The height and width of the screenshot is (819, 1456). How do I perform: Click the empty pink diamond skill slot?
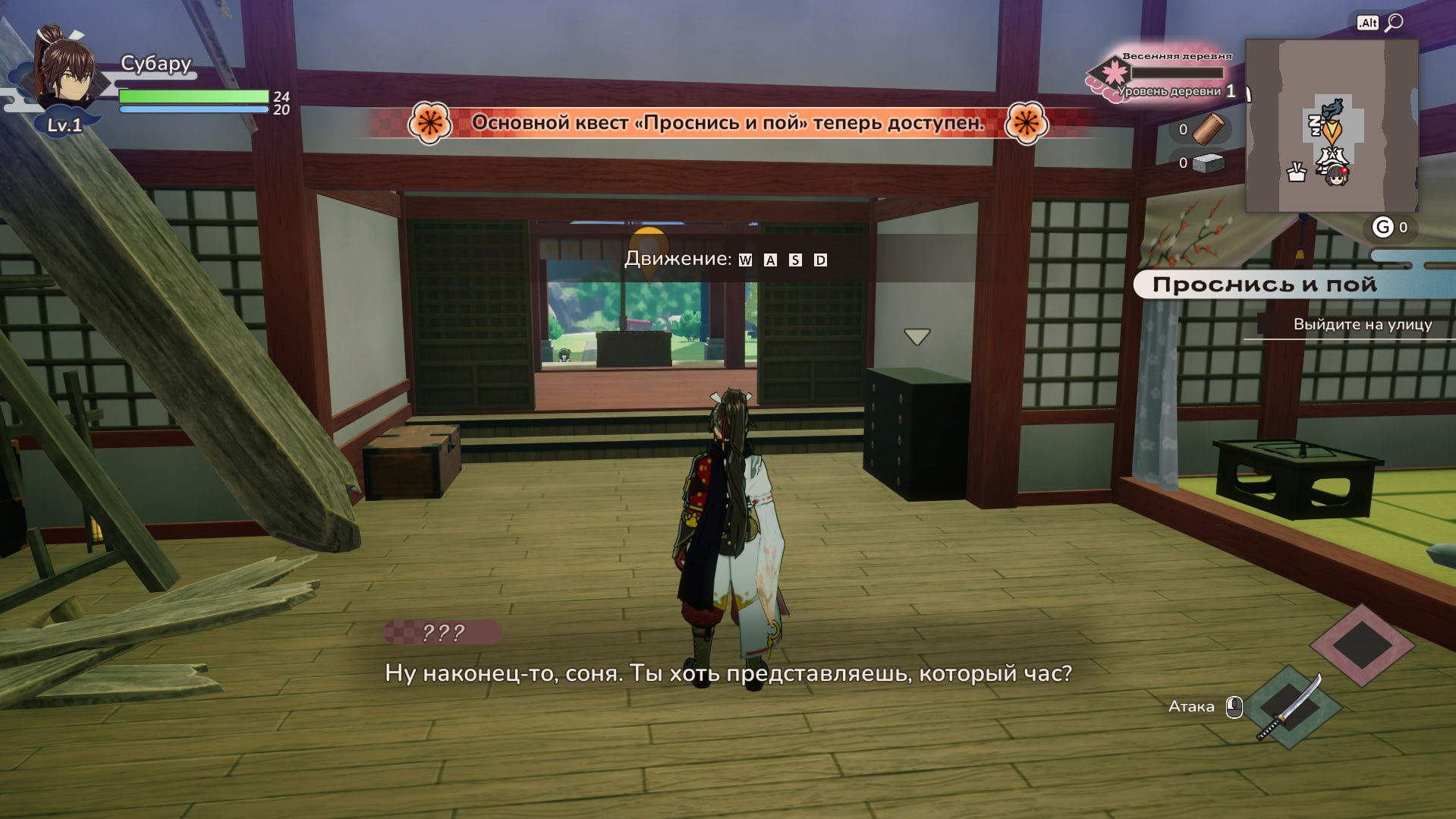pos(1362,645)
